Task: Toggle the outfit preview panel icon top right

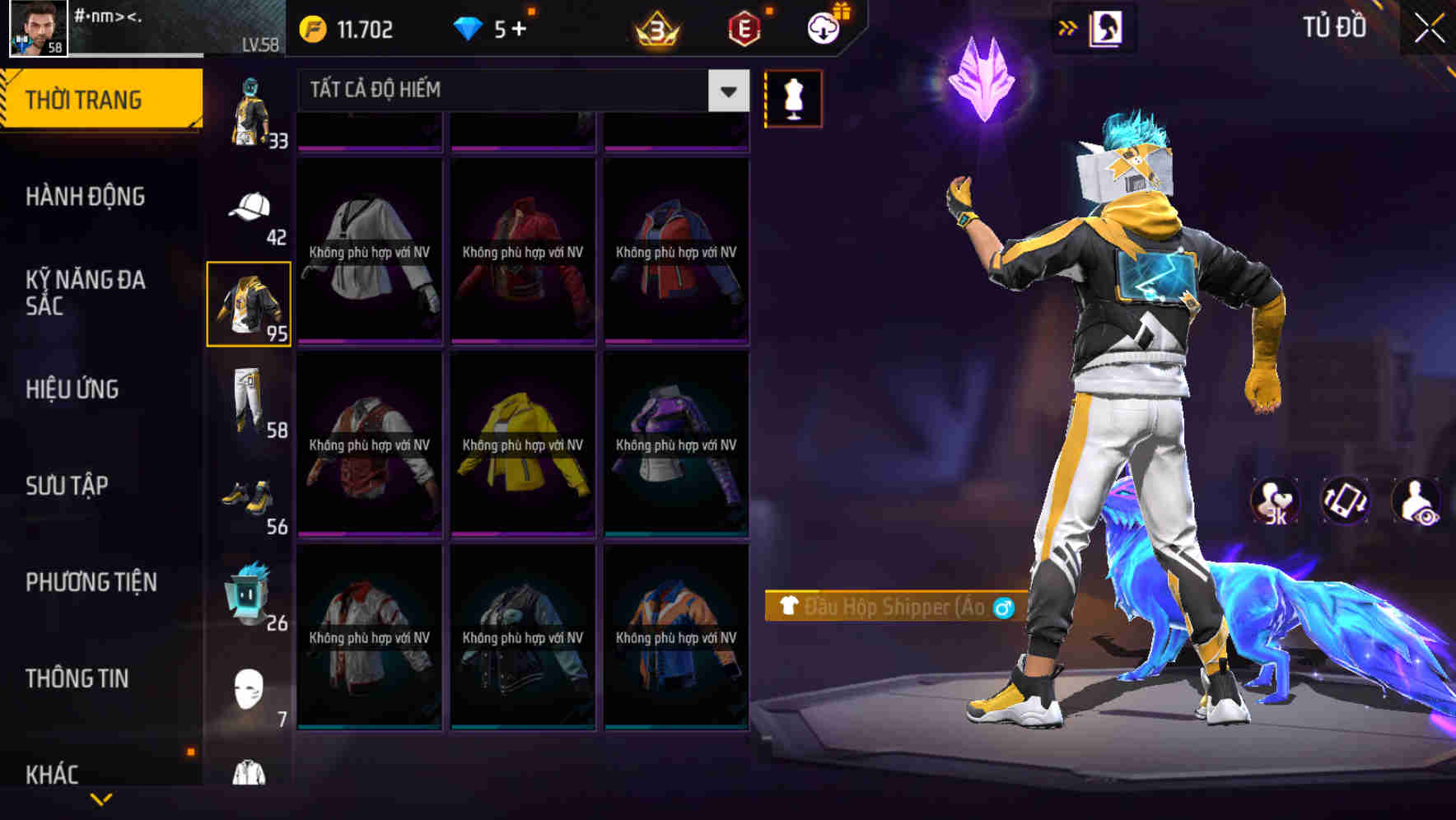Action: click(1106, 27)
